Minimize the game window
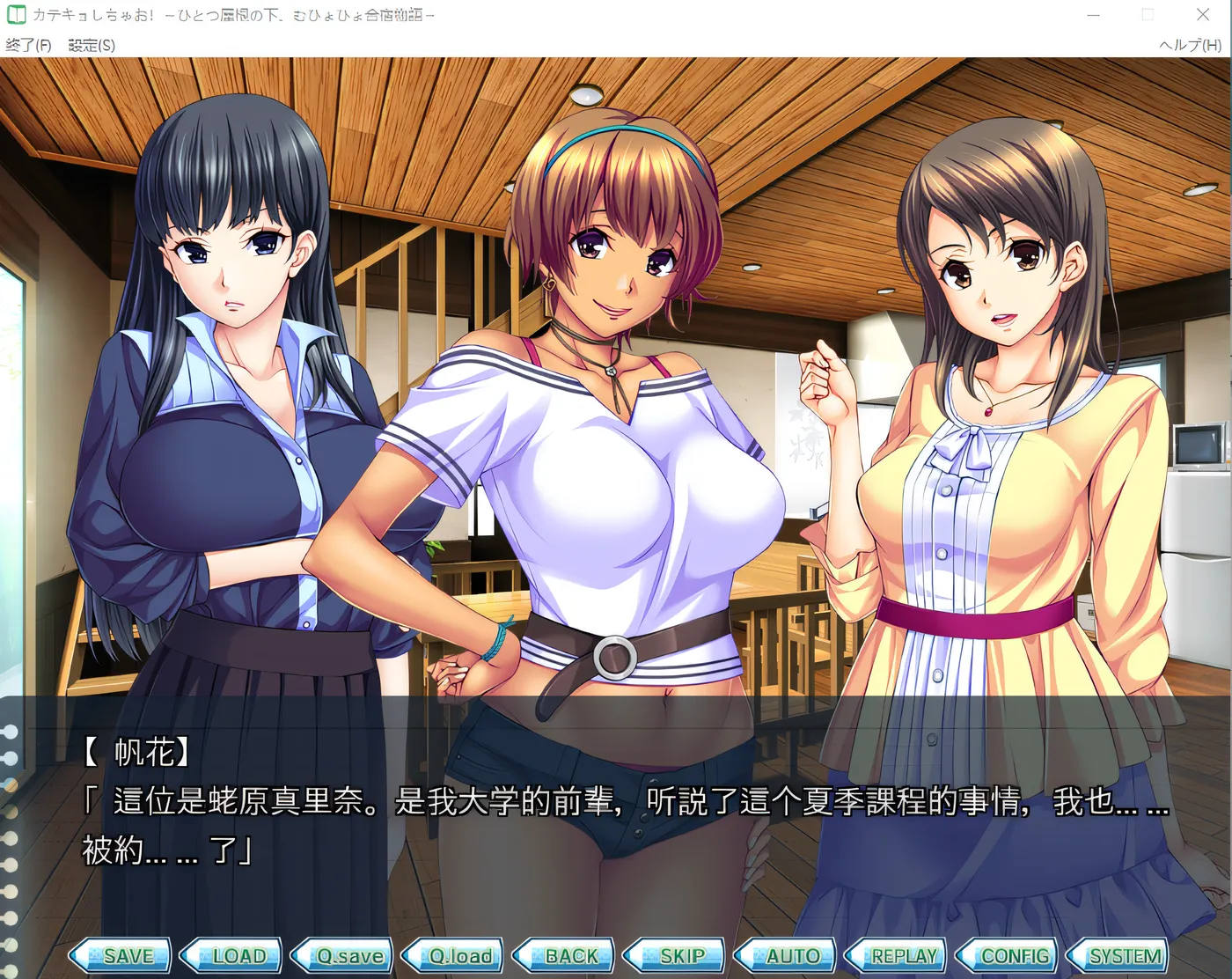 tap(1093, 15)
